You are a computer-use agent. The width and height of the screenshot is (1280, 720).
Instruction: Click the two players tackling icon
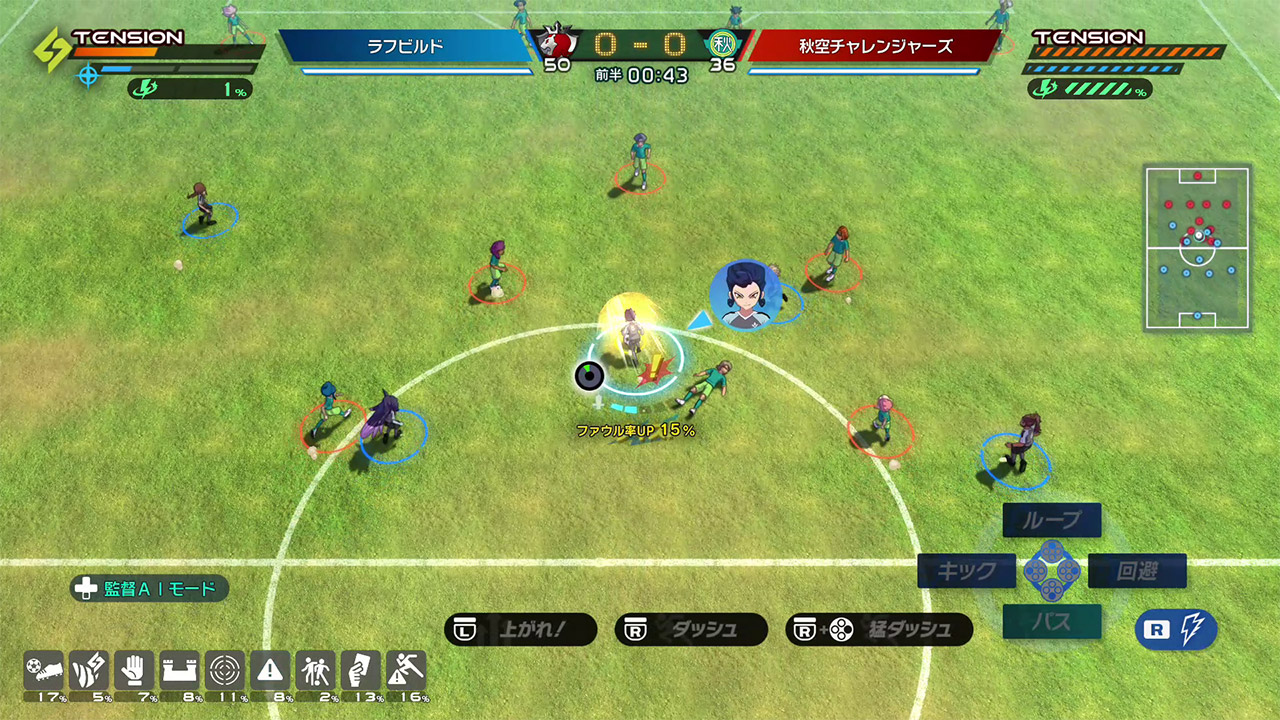[315, 671]
